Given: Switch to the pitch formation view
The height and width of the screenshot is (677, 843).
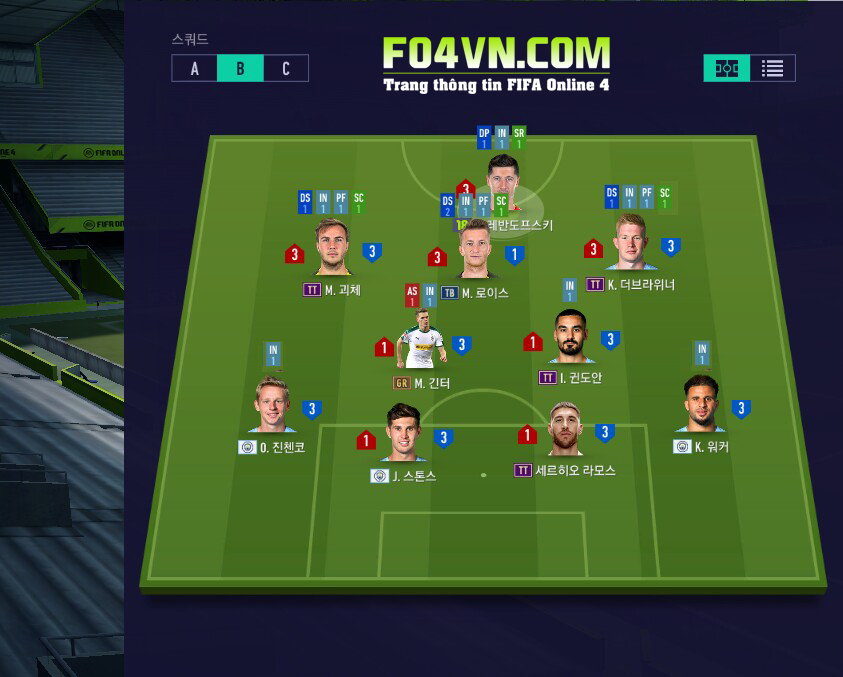Looking at the screenshot, I should point(727,69).
